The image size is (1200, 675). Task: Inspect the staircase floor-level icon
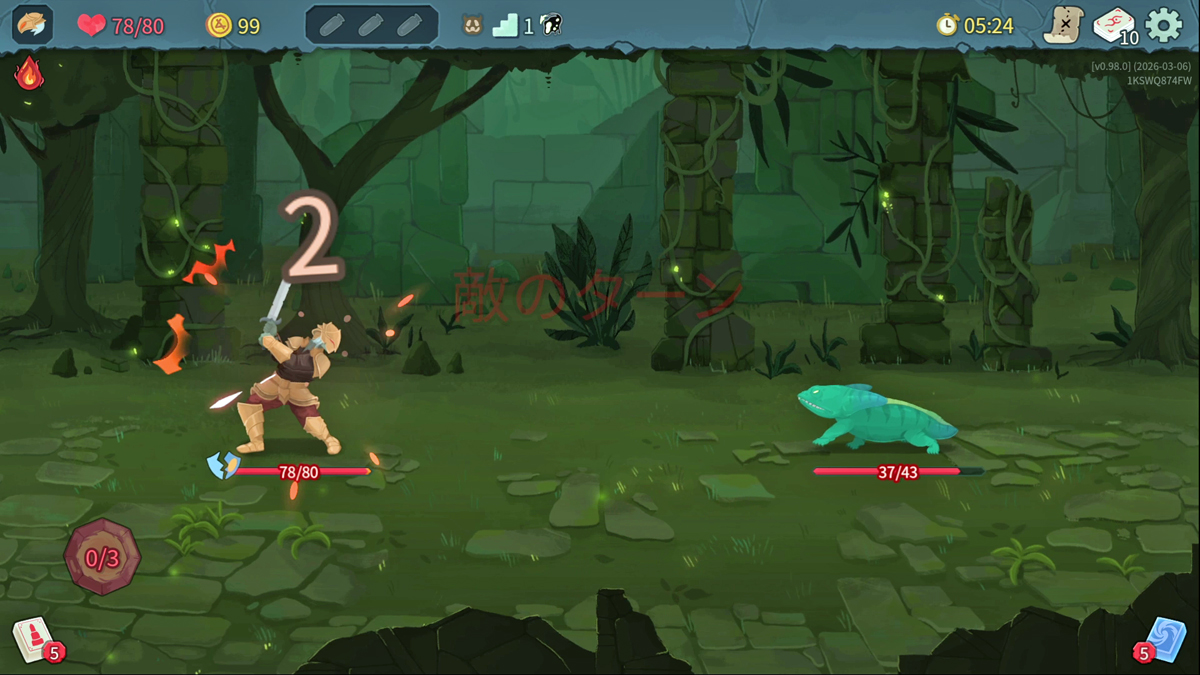pyautogui.click(x=505, y=26)
